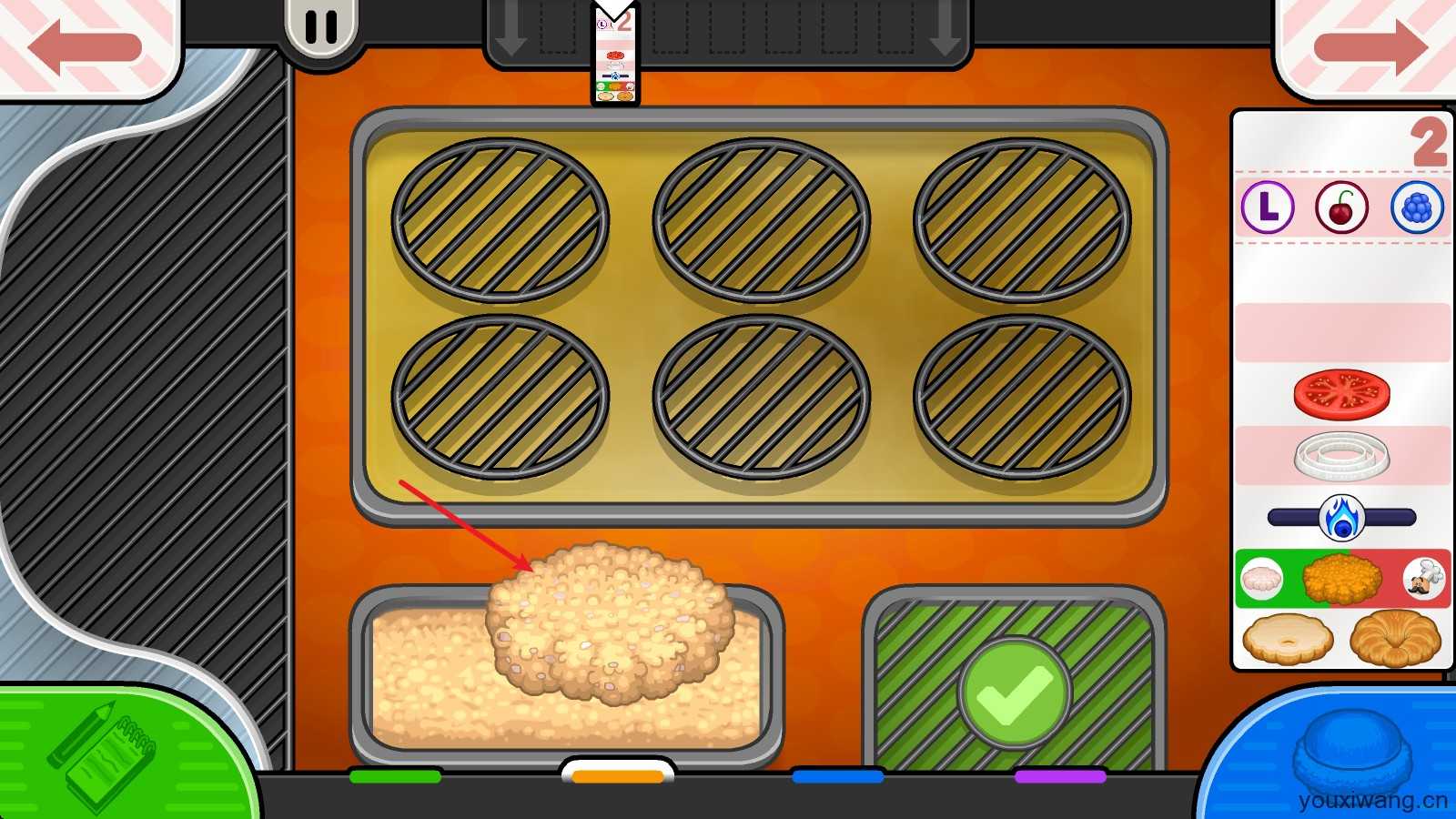Go to the previous station with left arrow
The height and width of the screenshot is (819, 1456).
[x=85, y=46]
